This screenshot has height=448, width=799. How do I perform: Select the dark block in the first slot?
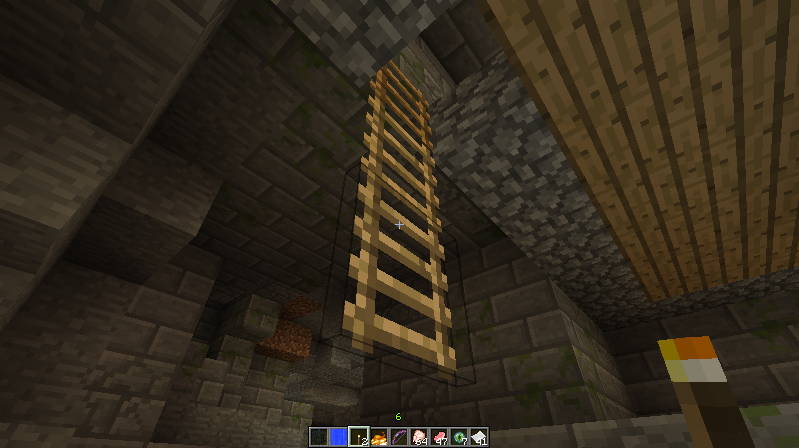319,437
